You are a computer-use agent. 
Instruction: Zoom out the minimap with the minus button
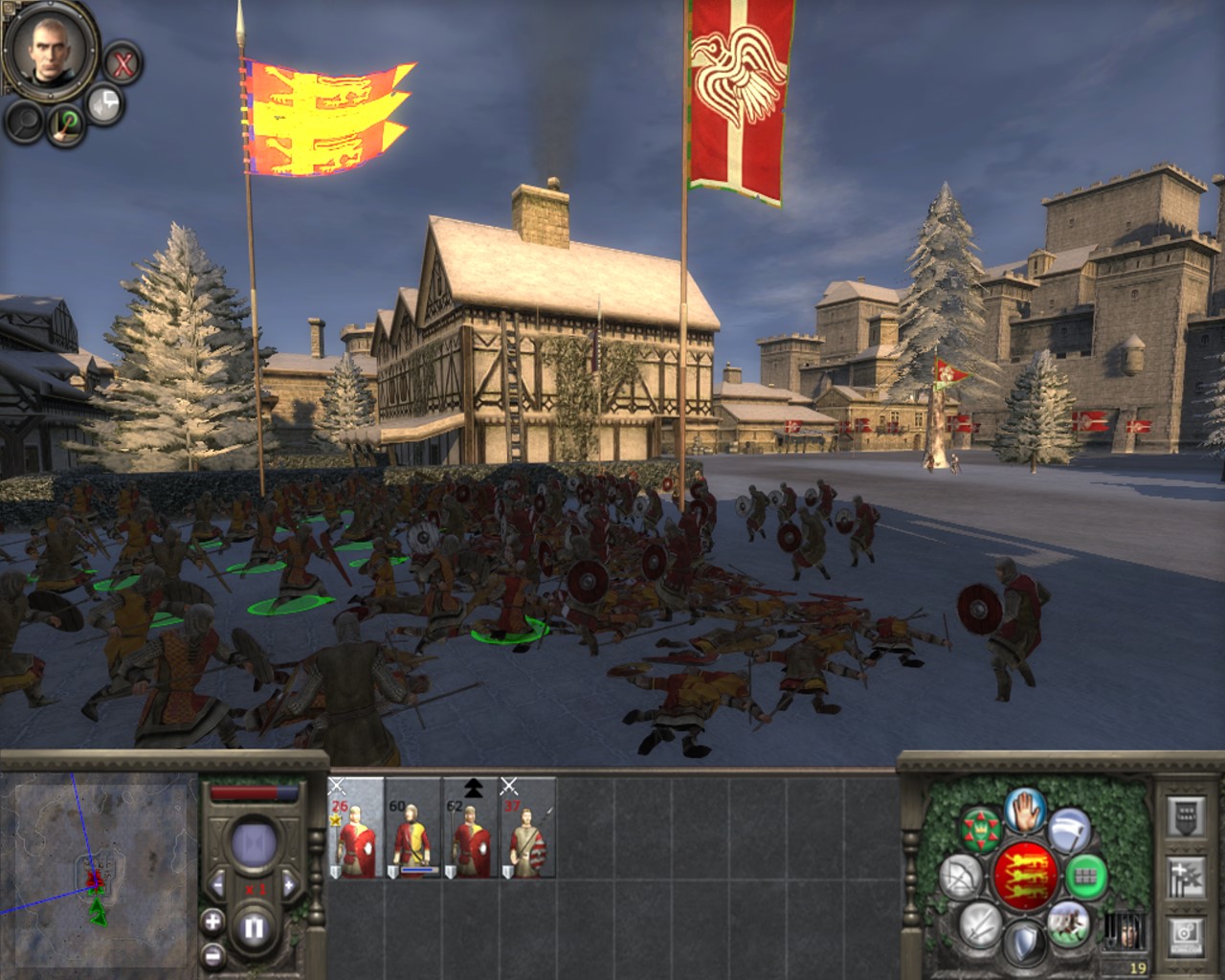pos(212,954)
